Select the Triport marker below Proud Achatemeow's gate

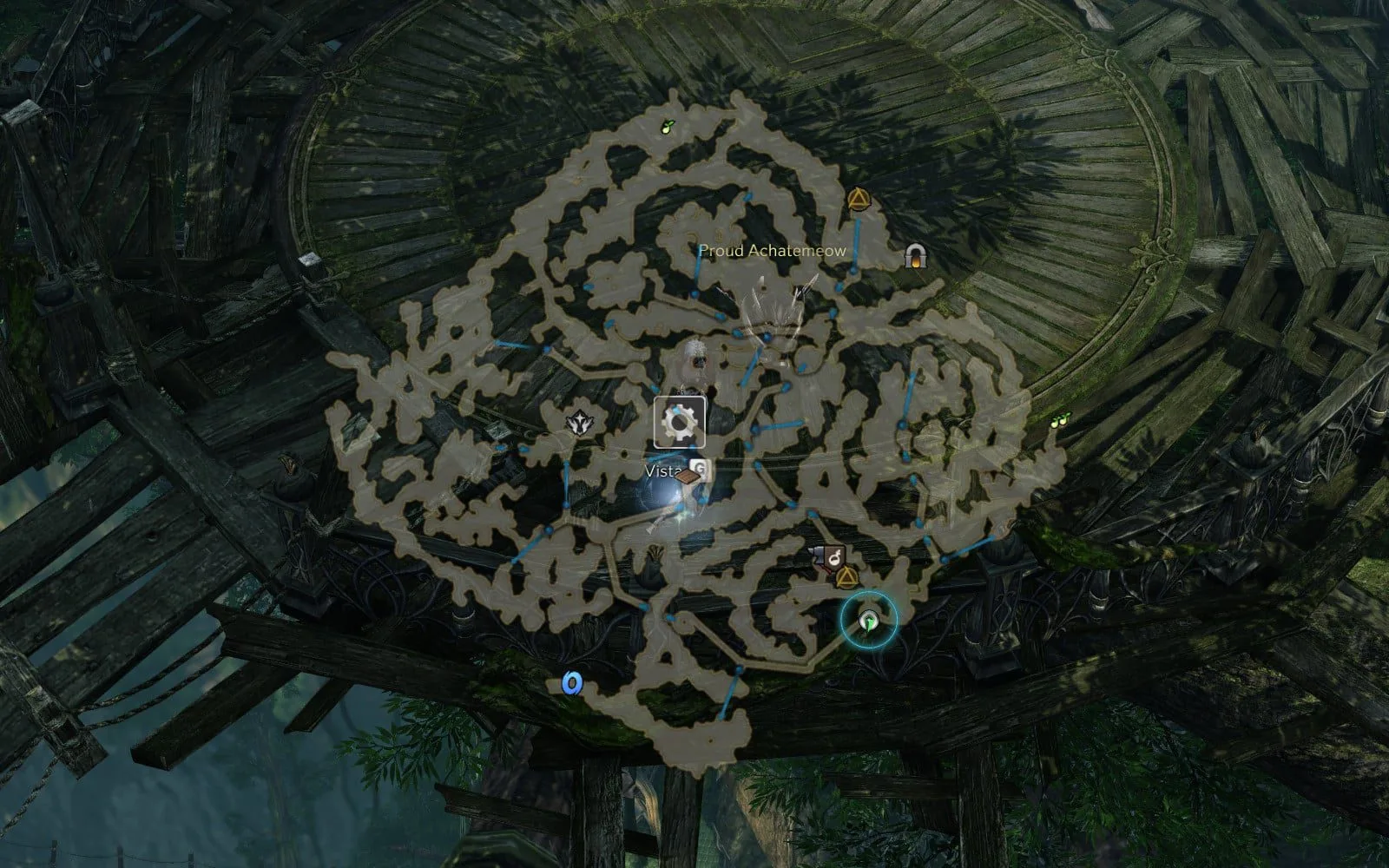(x=859, y=202)
